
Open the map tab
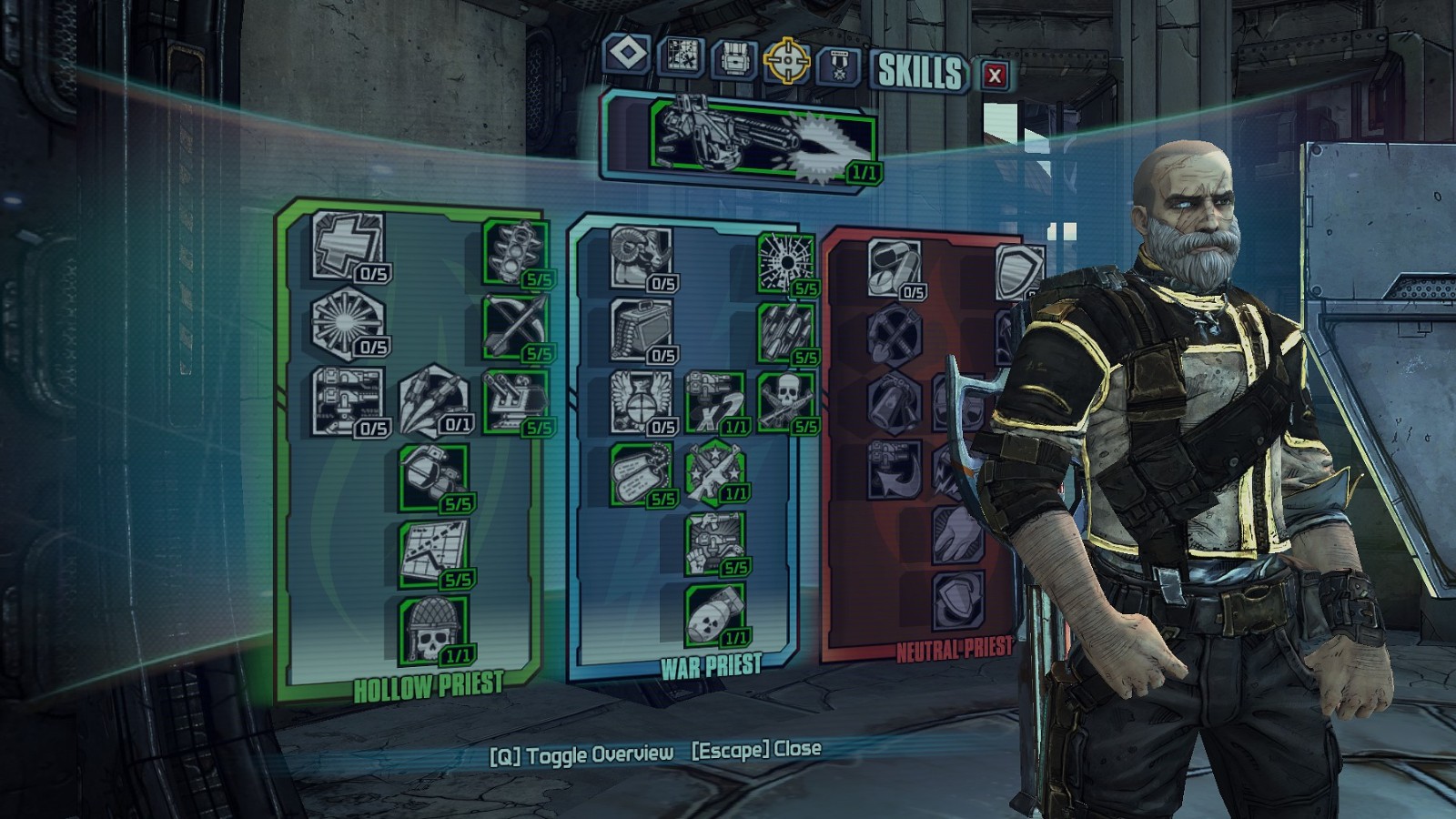pos(680,57)
